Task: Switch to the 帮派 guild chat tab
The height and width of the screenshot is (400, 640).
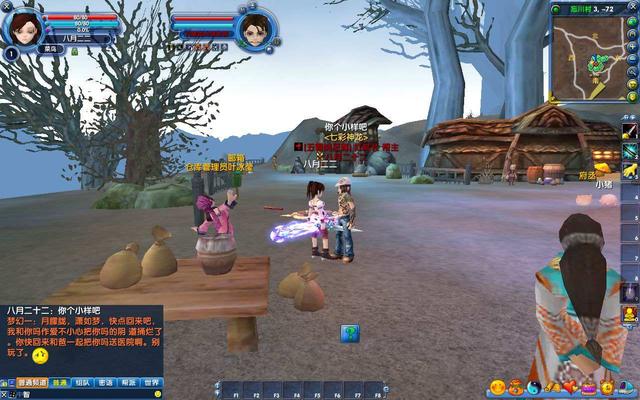Action: (x=128, y=382)
